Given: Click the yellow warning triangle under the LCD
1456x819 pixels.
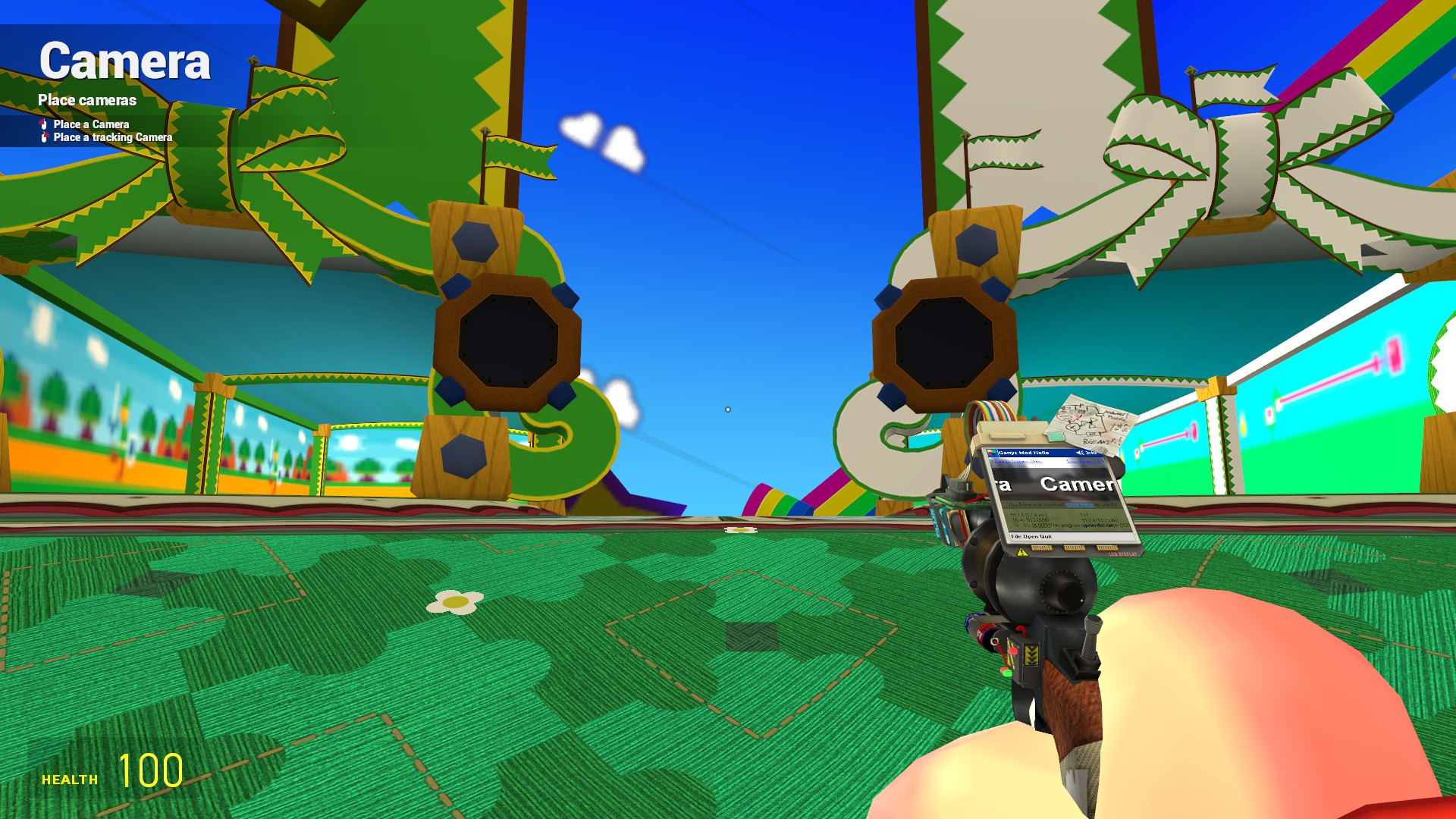Looking at the screenshot, I should [1021, 551].
